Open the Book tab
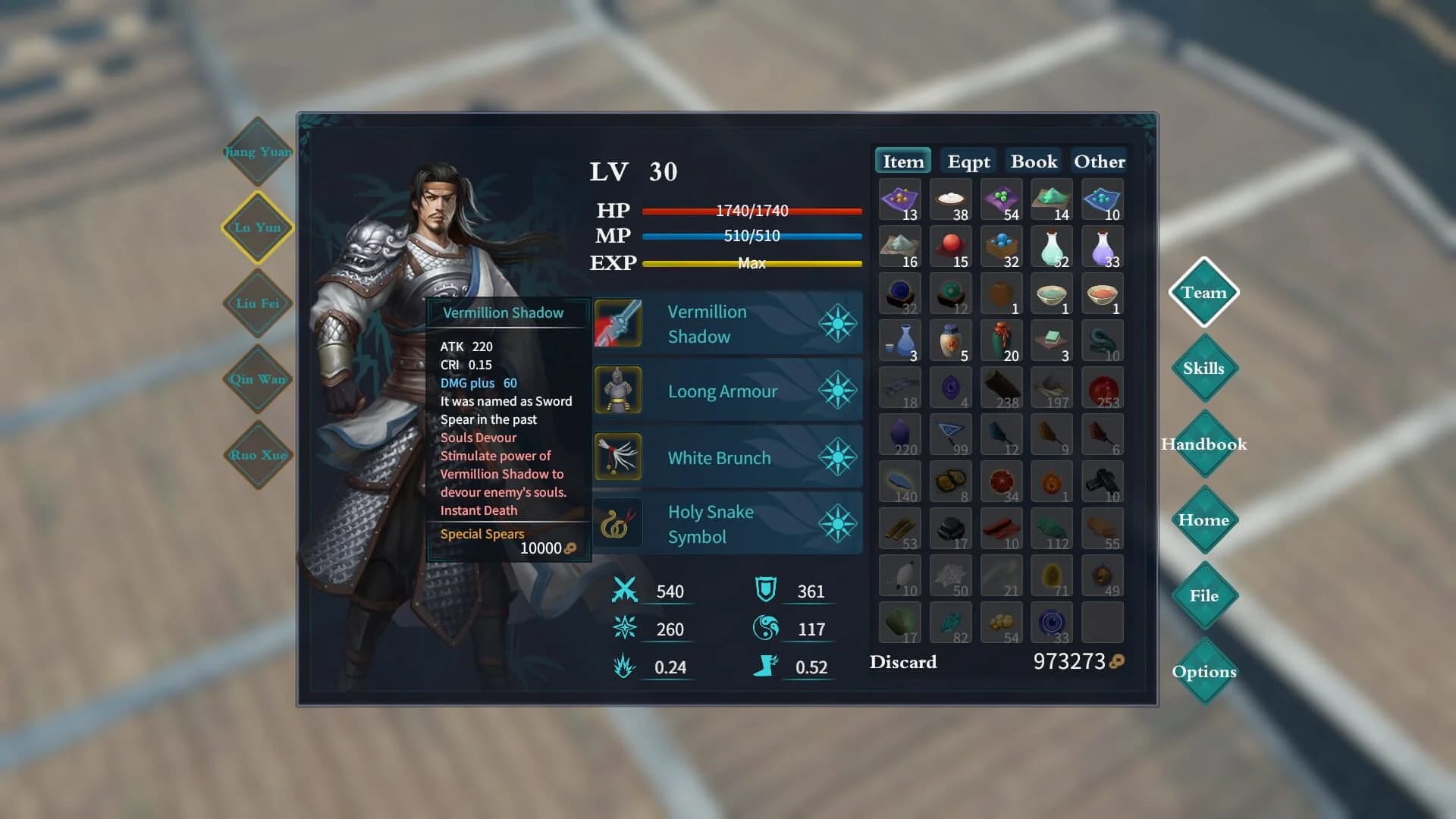This screenshot has height=819, width=1456. point(1033,161)
